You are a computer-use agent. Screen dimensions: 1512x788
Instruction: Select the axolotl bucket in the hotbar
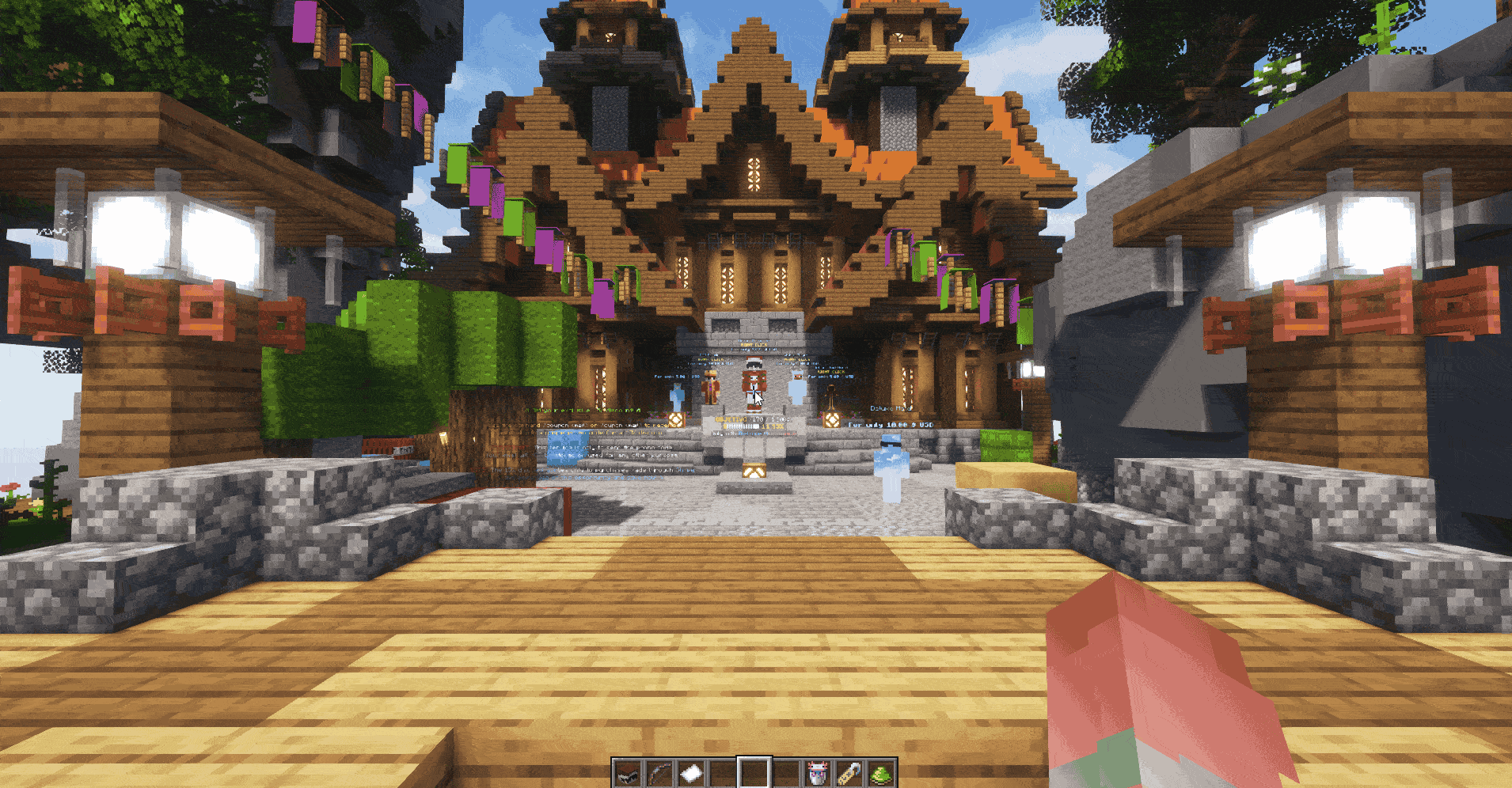click(819, 772)
